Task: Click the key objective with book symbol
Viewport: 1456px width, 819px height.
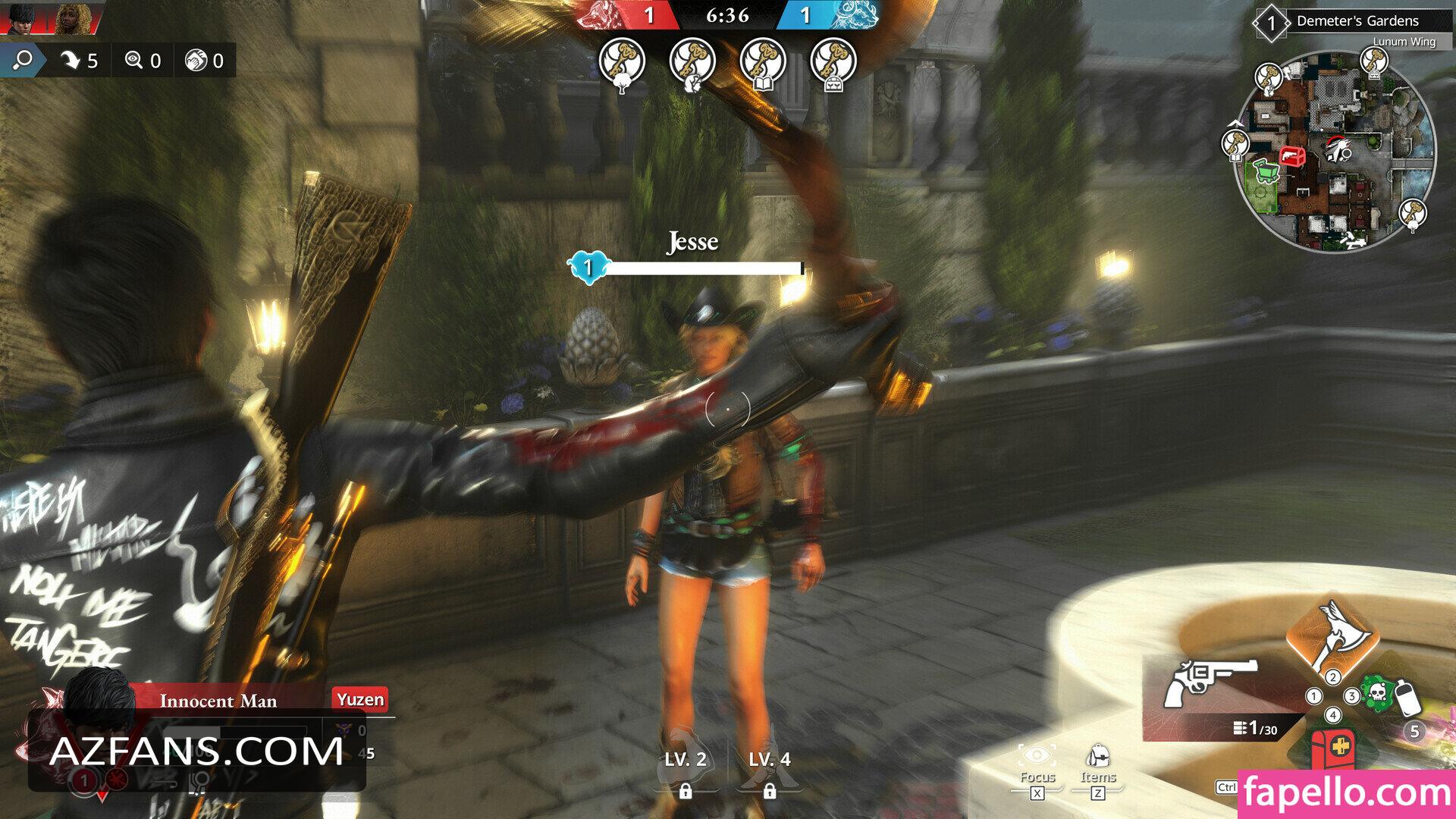Action: 762,64
